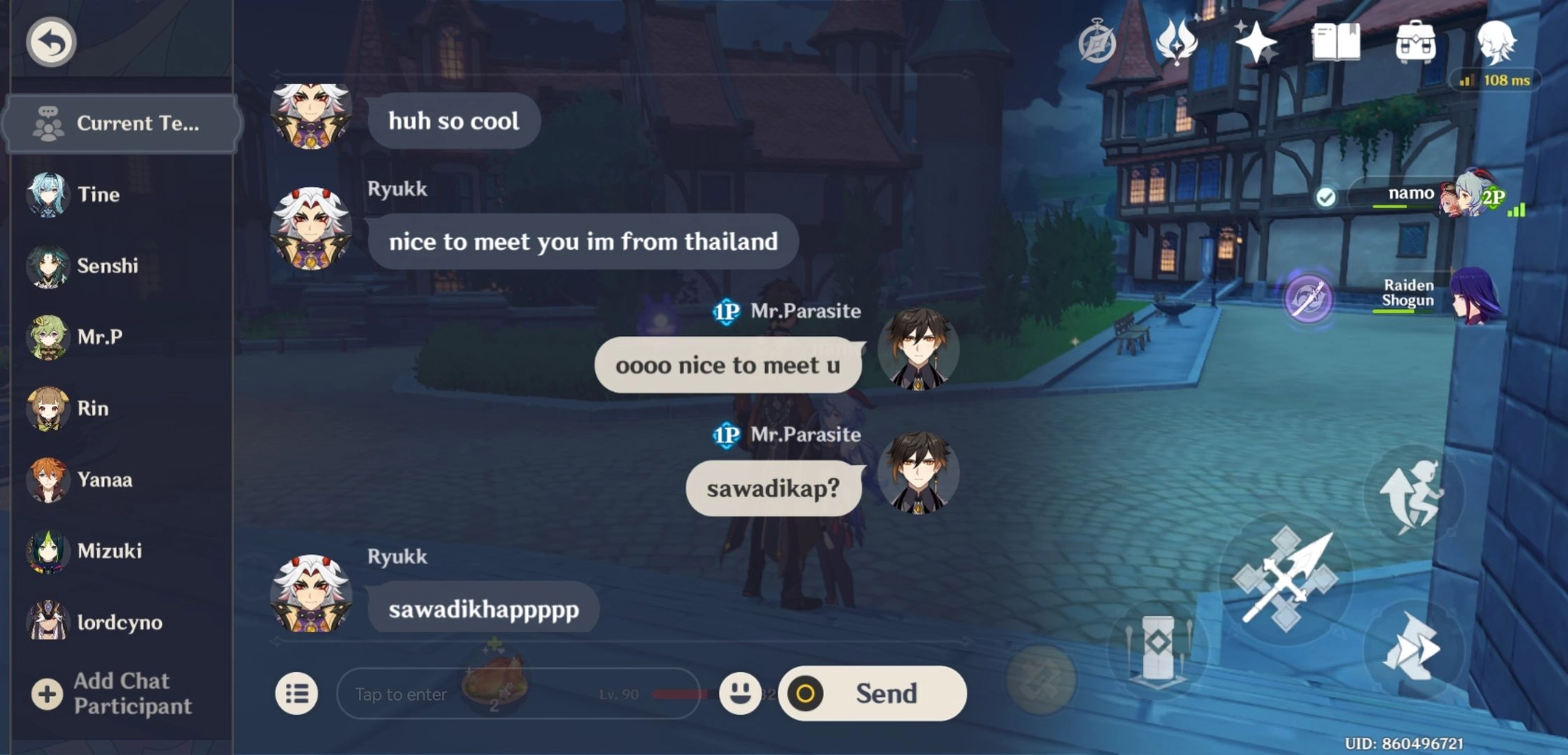Open the emoji picker beside the chat input

(x=740, y=693)
